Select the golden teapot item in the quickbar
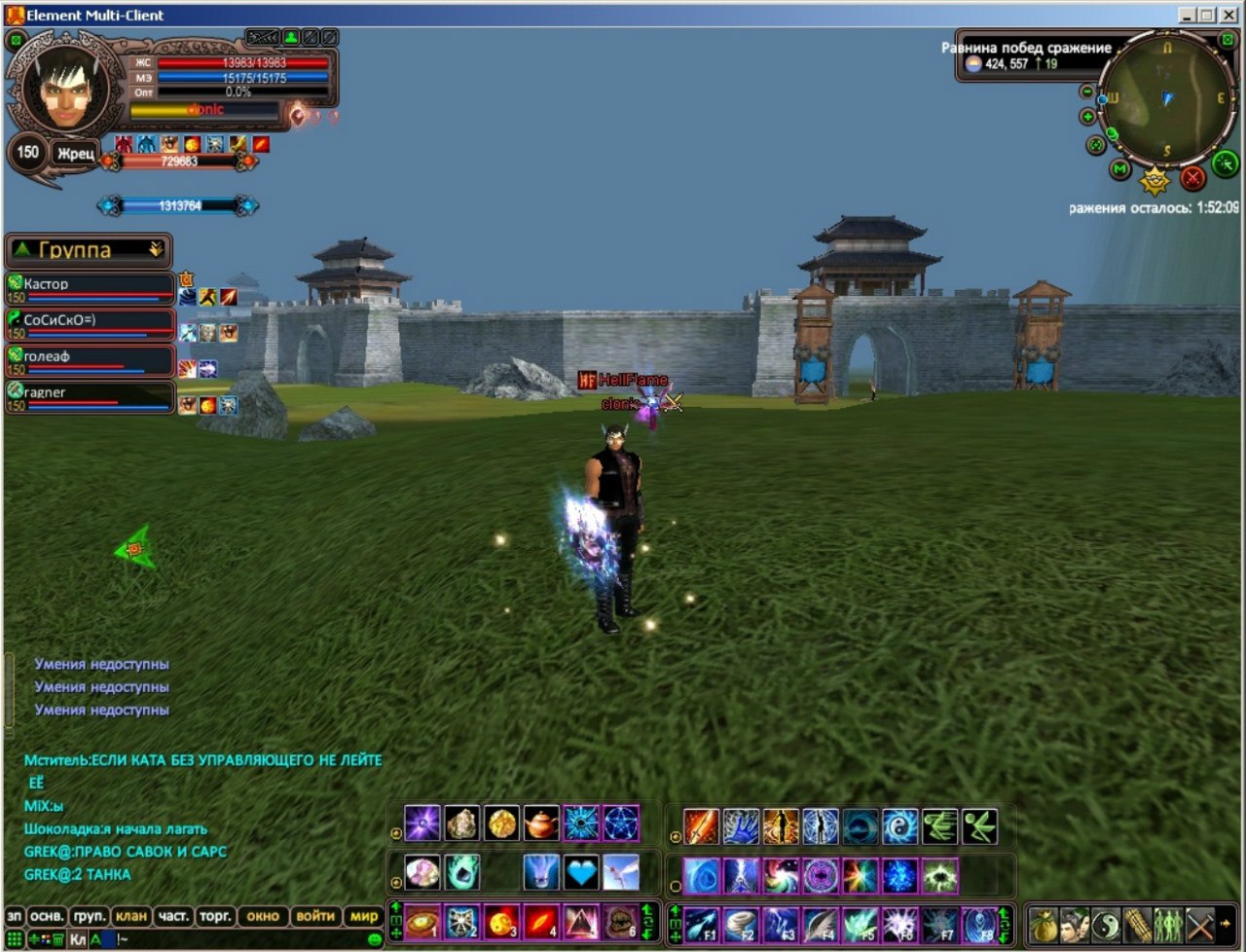This screenshot has height=952, width=1246. click(x=541, y=822)
